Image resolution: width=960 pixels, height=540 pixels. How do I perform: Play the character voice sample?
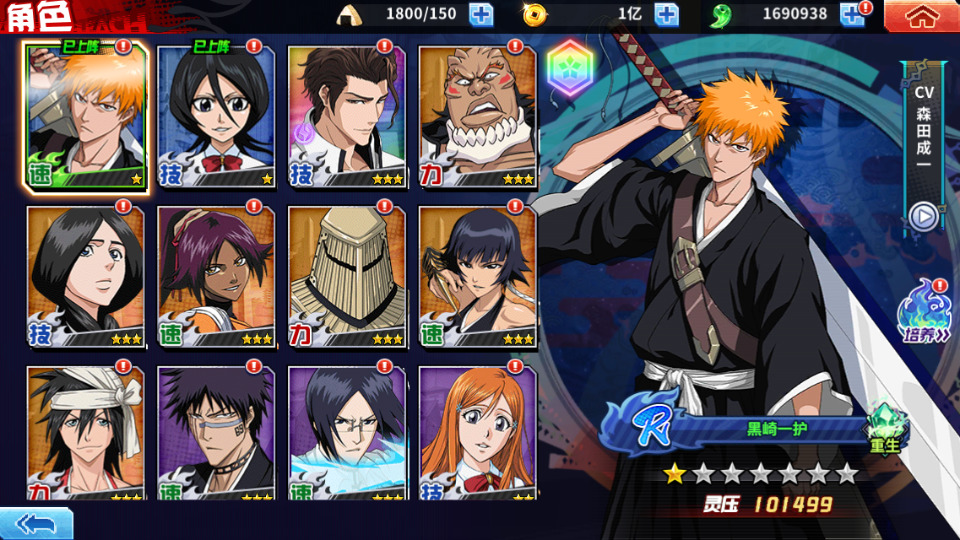tap(923, 216)
